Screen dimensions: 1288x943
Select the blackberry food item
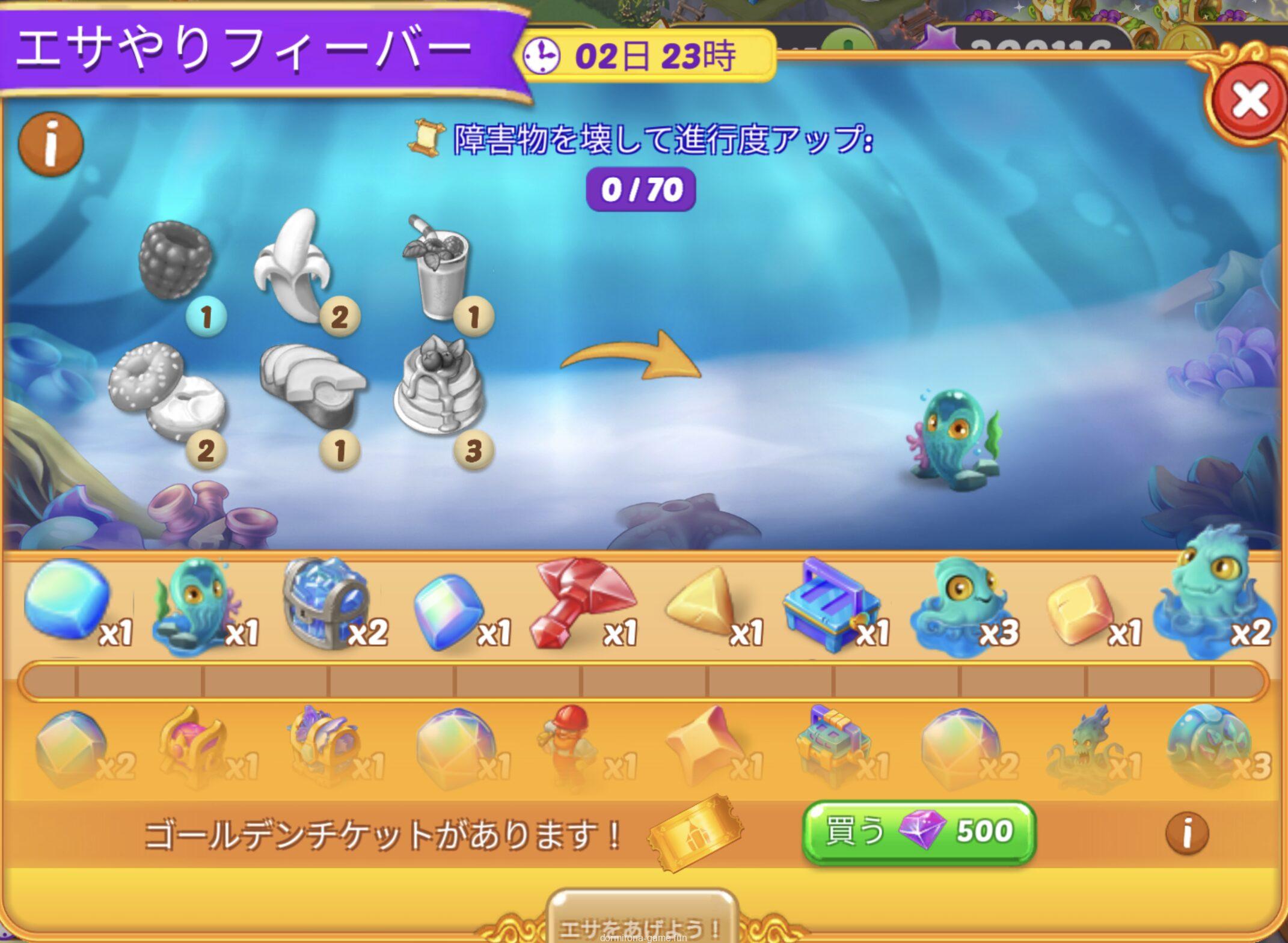tap(176, 260)
